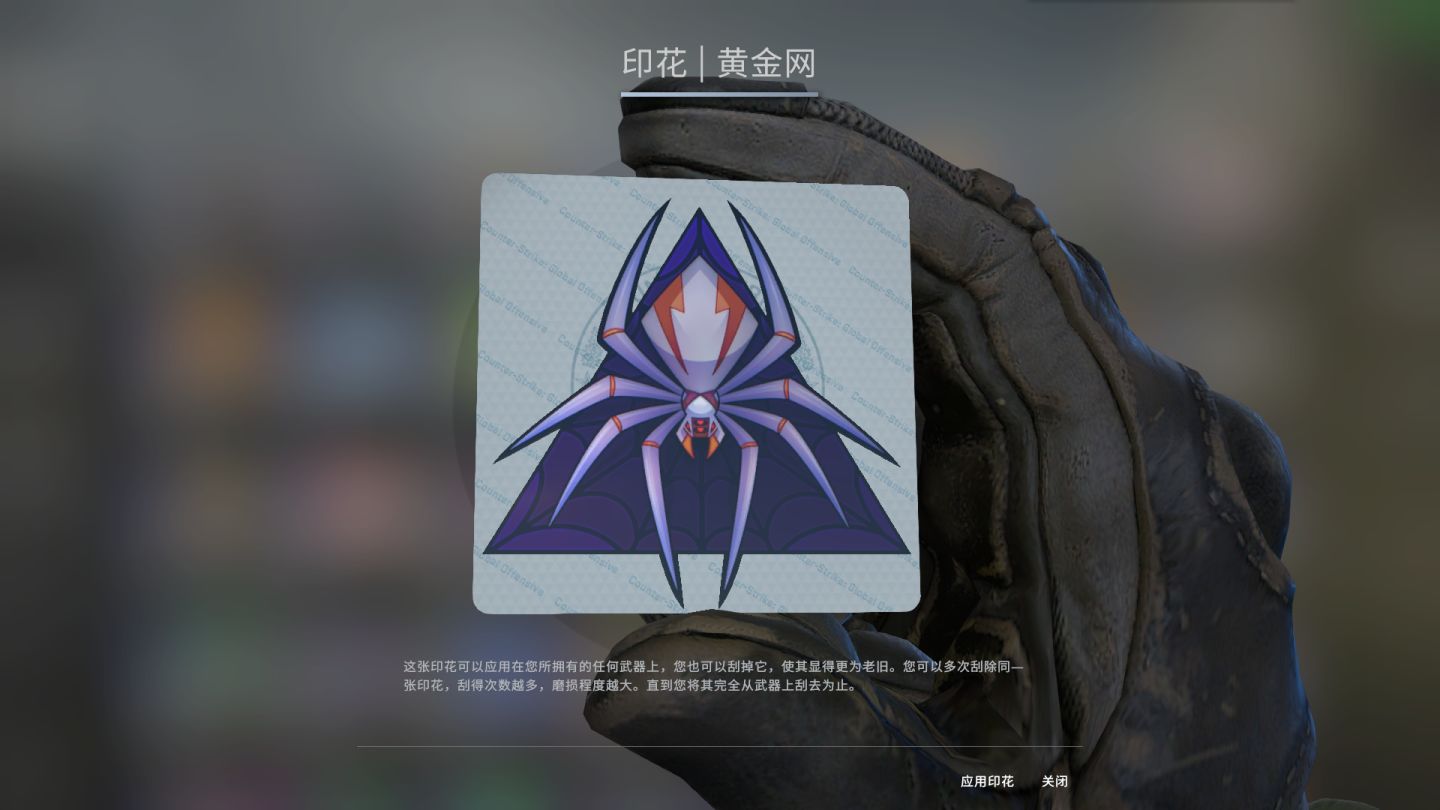Click the orange diamond marking on the spider
The height and width of the screenshot is (810, 1440).
pos(700,430)
